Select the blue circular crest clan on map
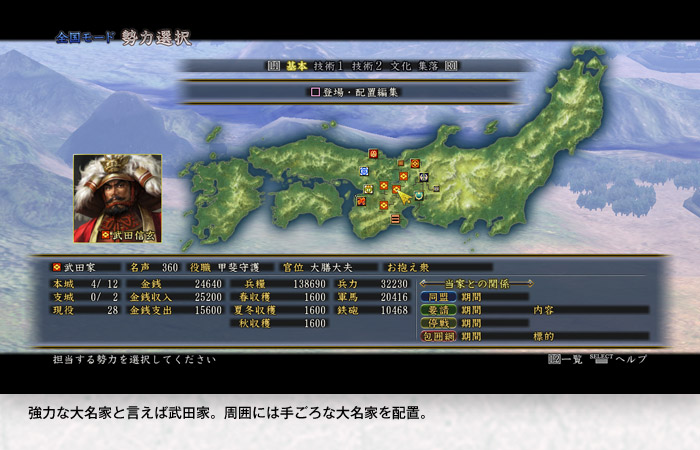700x450 pixels. coord(364,171)
